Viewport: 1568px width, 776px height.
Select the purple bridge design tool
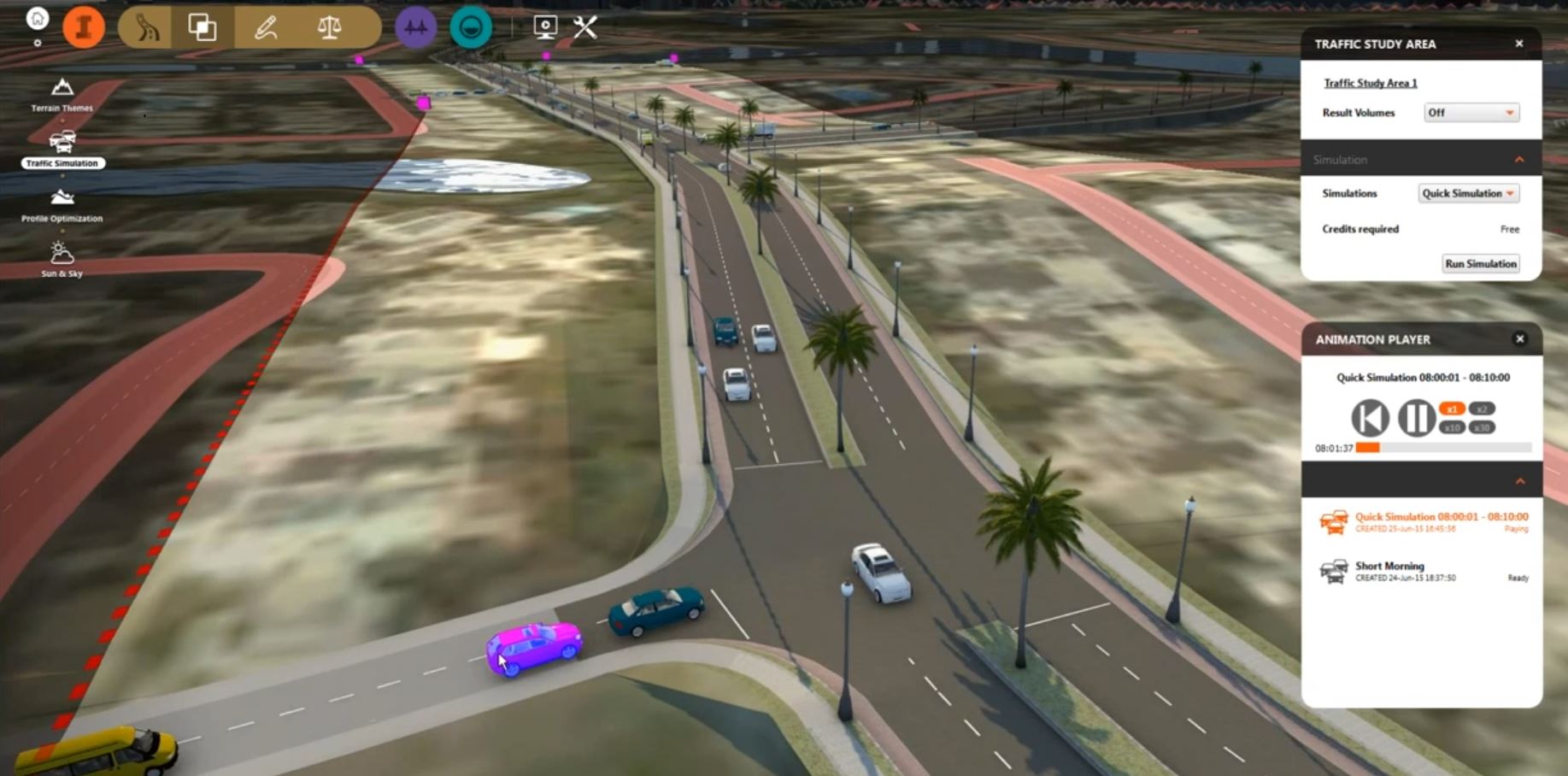415,26
